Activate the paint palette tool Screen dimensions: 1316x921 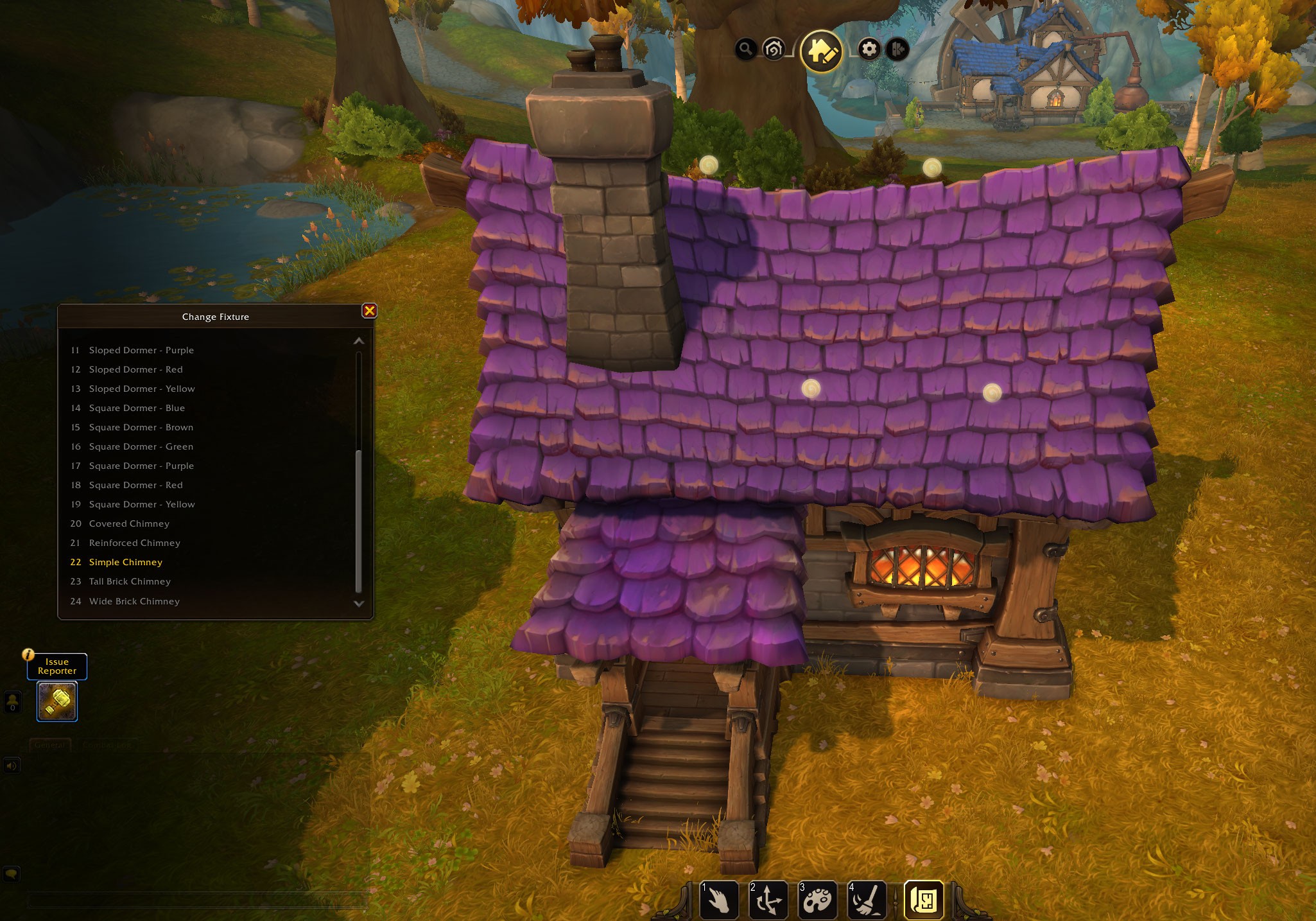pos(817,899)
